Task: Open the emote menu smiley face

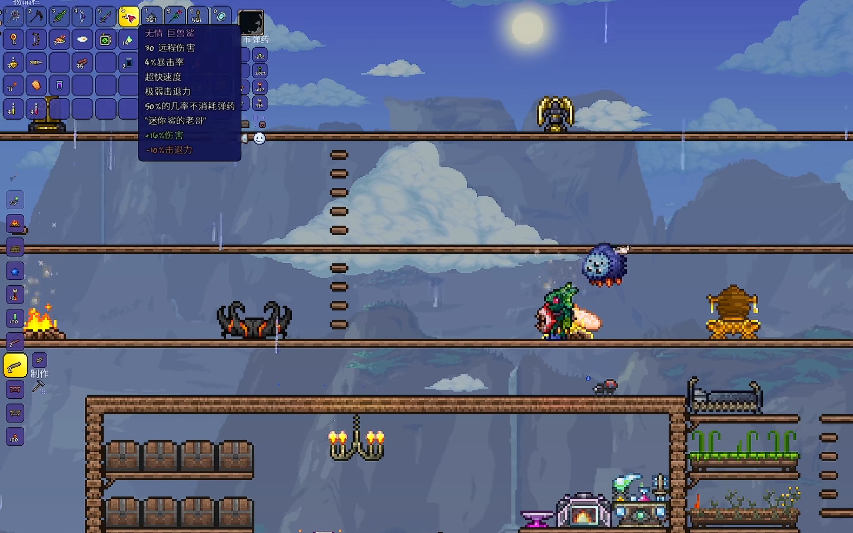Action: pyautogui.click(x=260, y=138)
